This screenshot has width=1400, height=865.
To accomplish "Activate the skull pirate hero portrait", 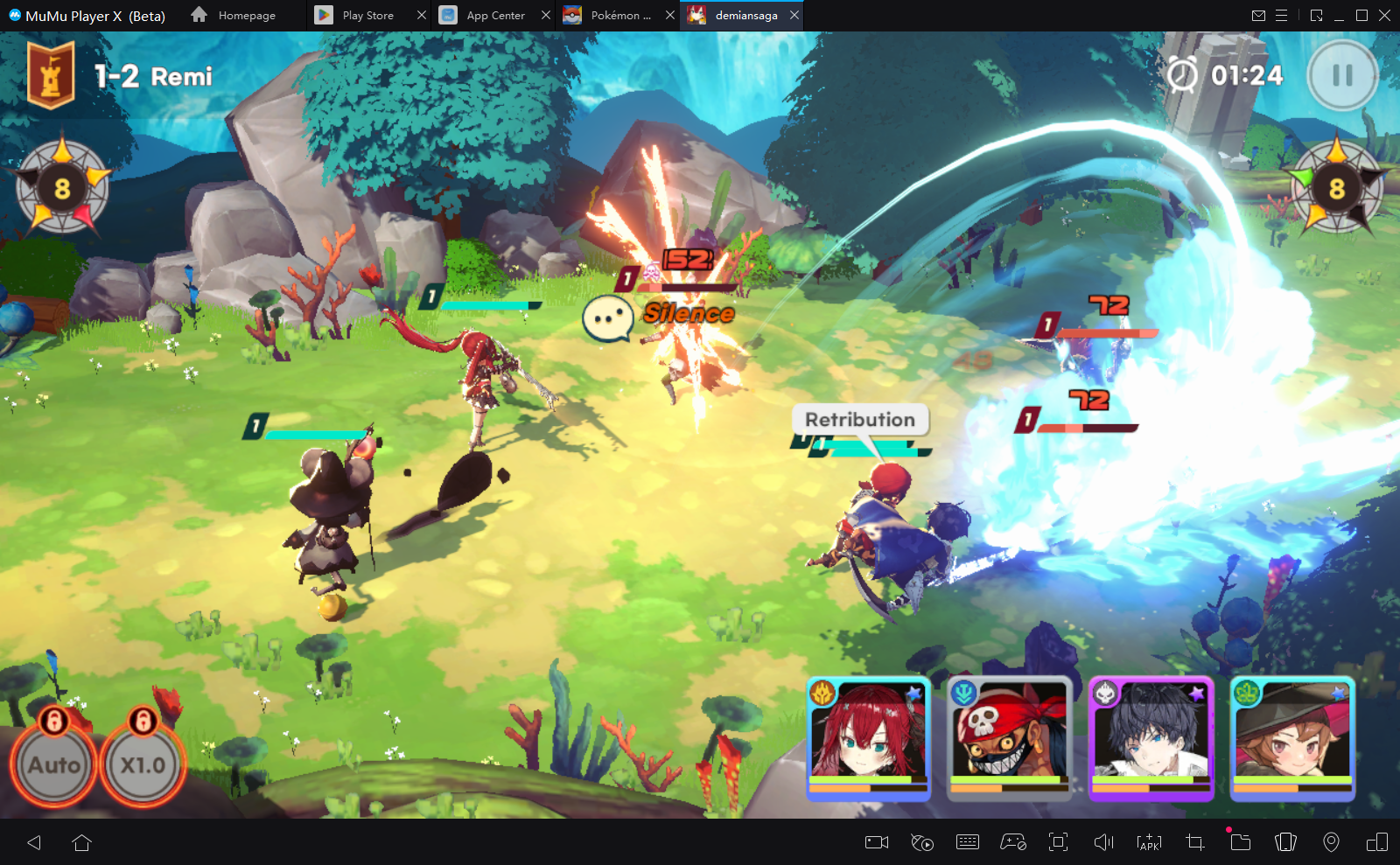I will click(x=1010, y=739).
